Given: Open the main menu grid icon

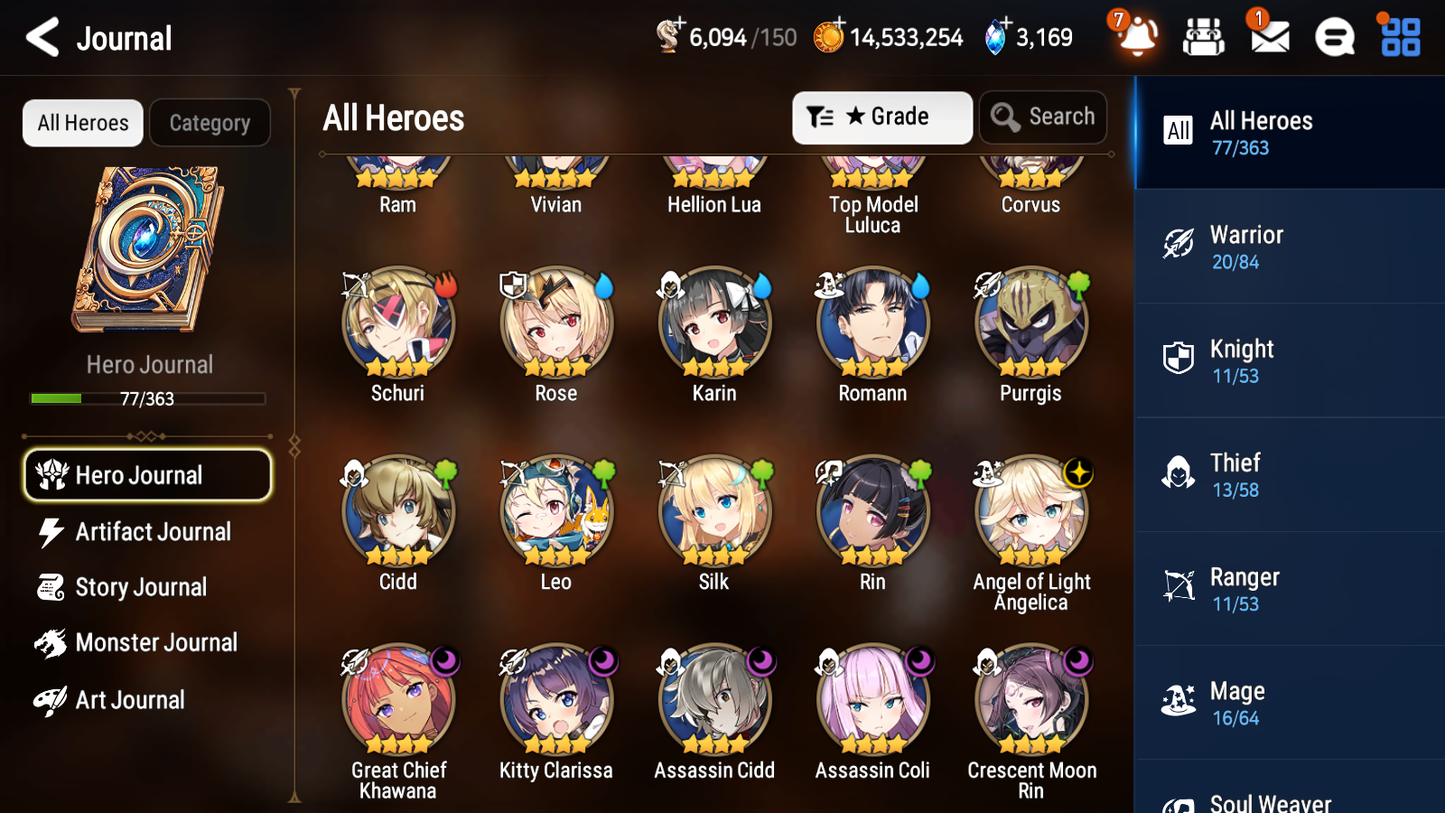Looking at the screenshot, I should (x=1398, y=36).
